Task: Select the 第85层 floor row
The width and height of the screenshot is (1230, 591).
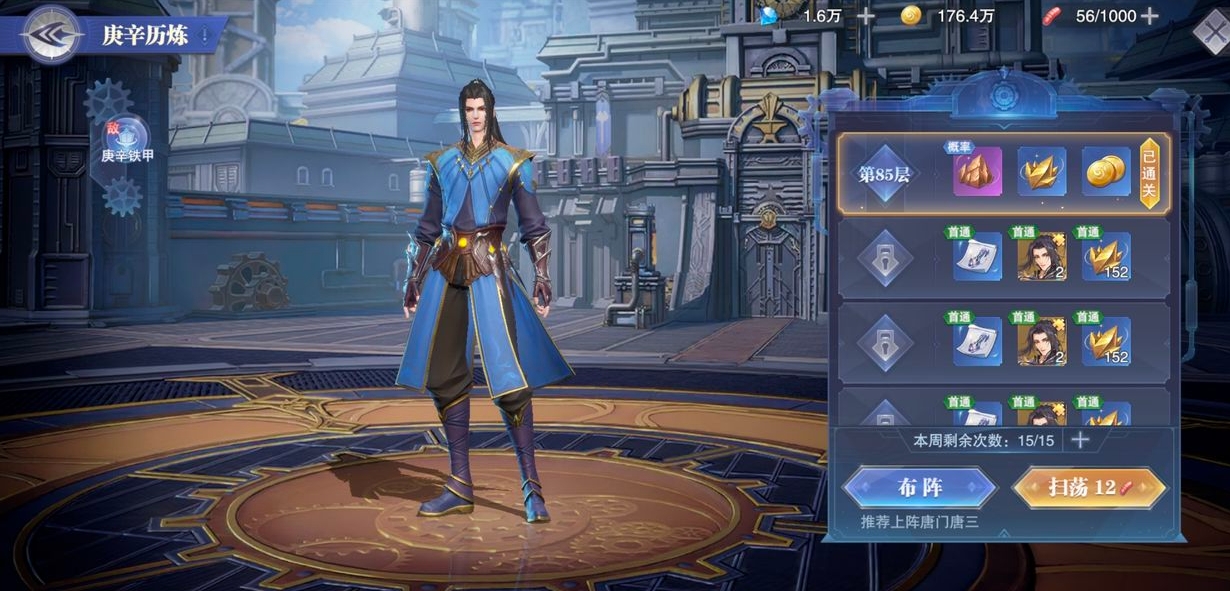Action: pyautogui.click(x=885, y=174)
